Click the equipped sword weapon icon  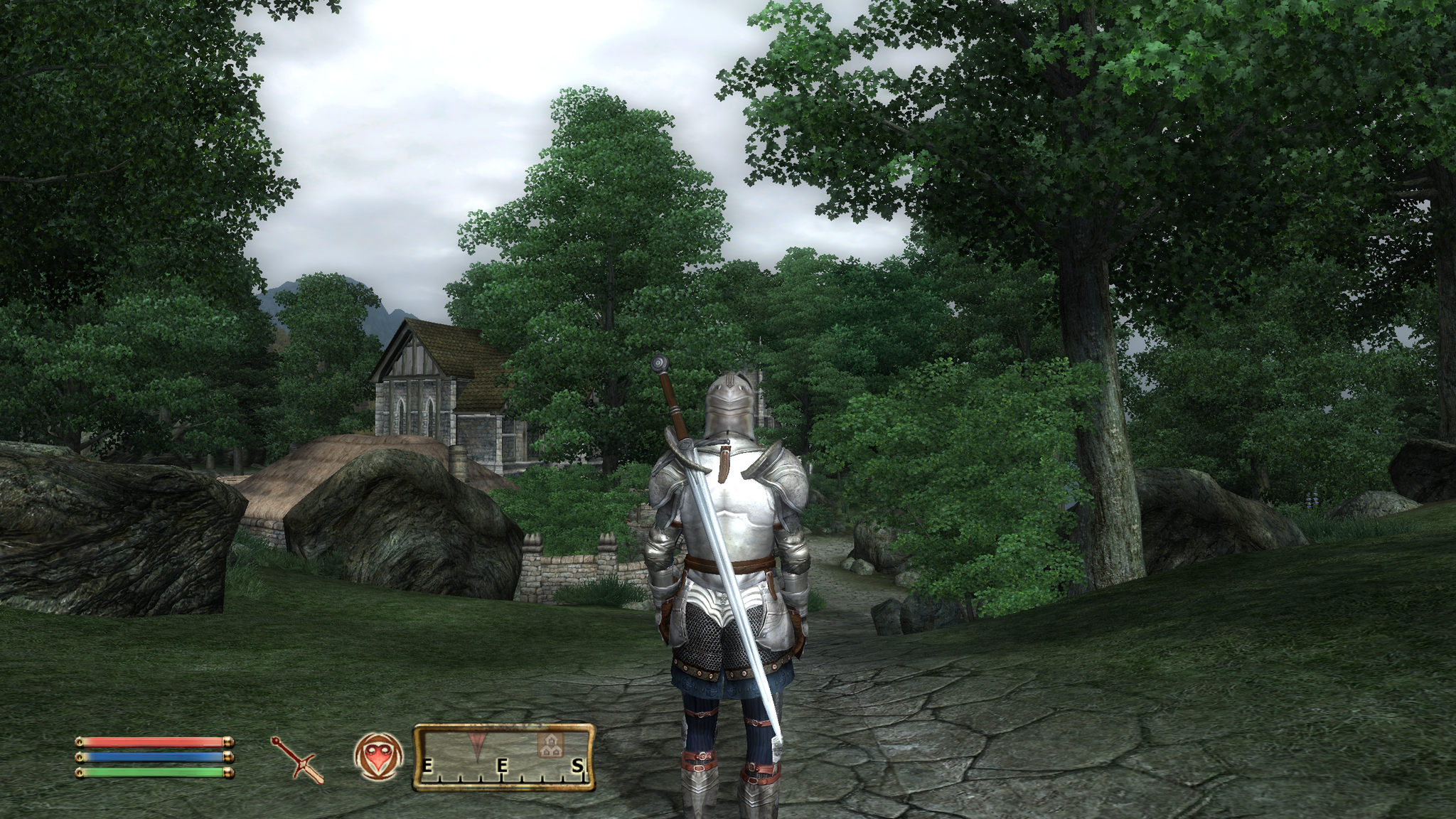[297, 759]
